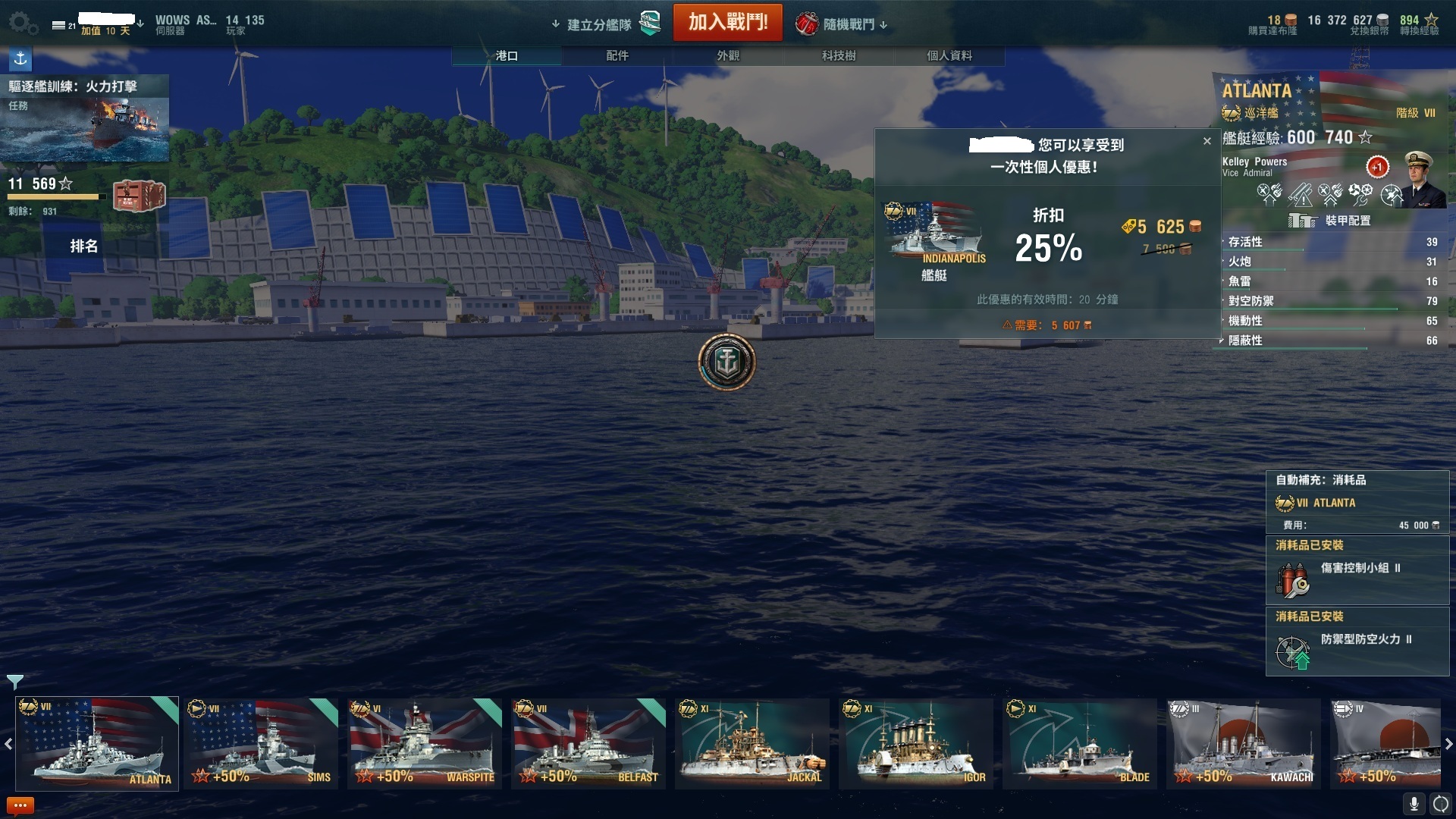Open the settings gear icon
Image resolution: width=1456 pixels, height=819 pixels.
pos(22,23)
